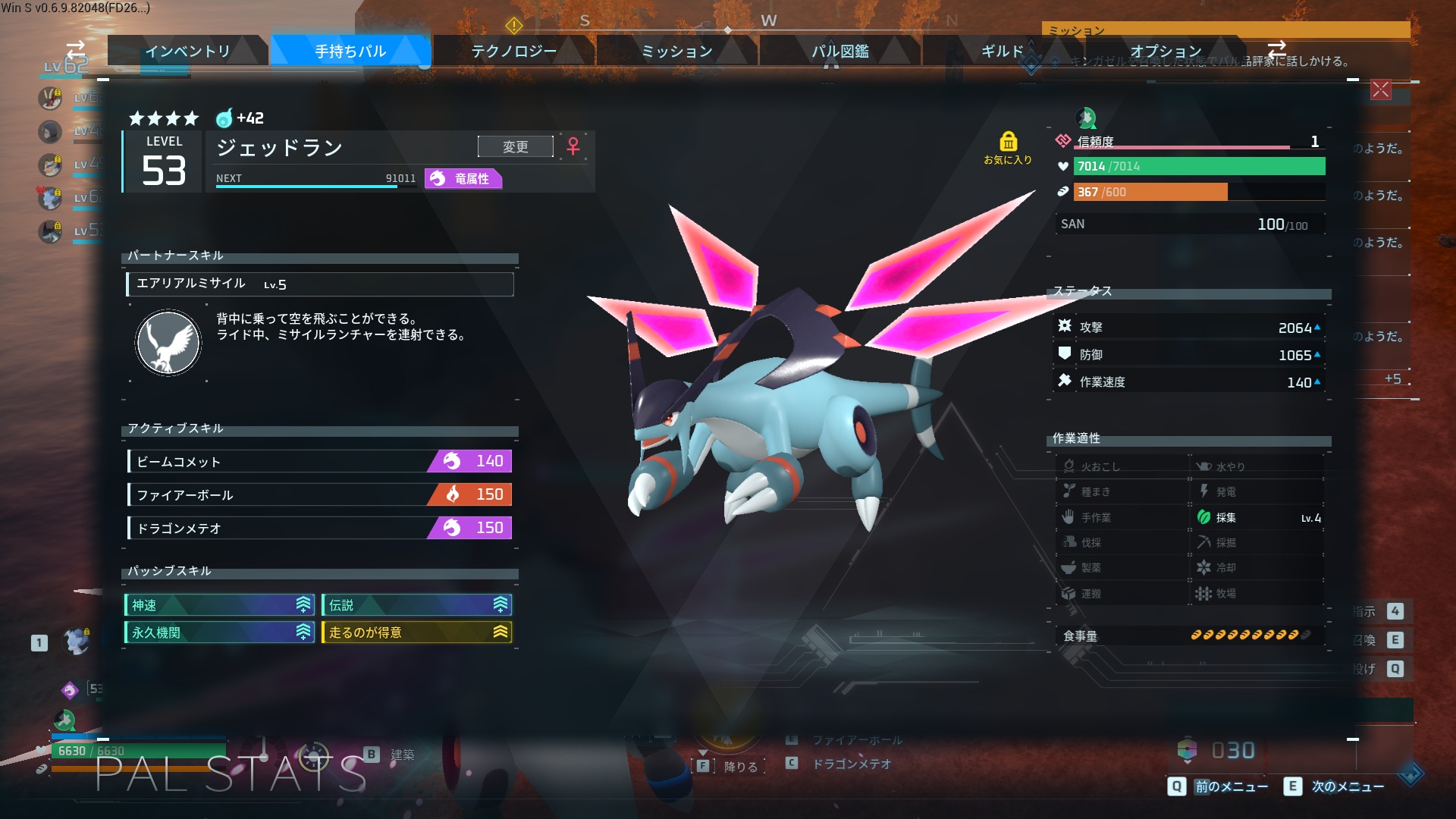Go to the ミッション tab
1456x819 pixels.
tap(676, 51)
